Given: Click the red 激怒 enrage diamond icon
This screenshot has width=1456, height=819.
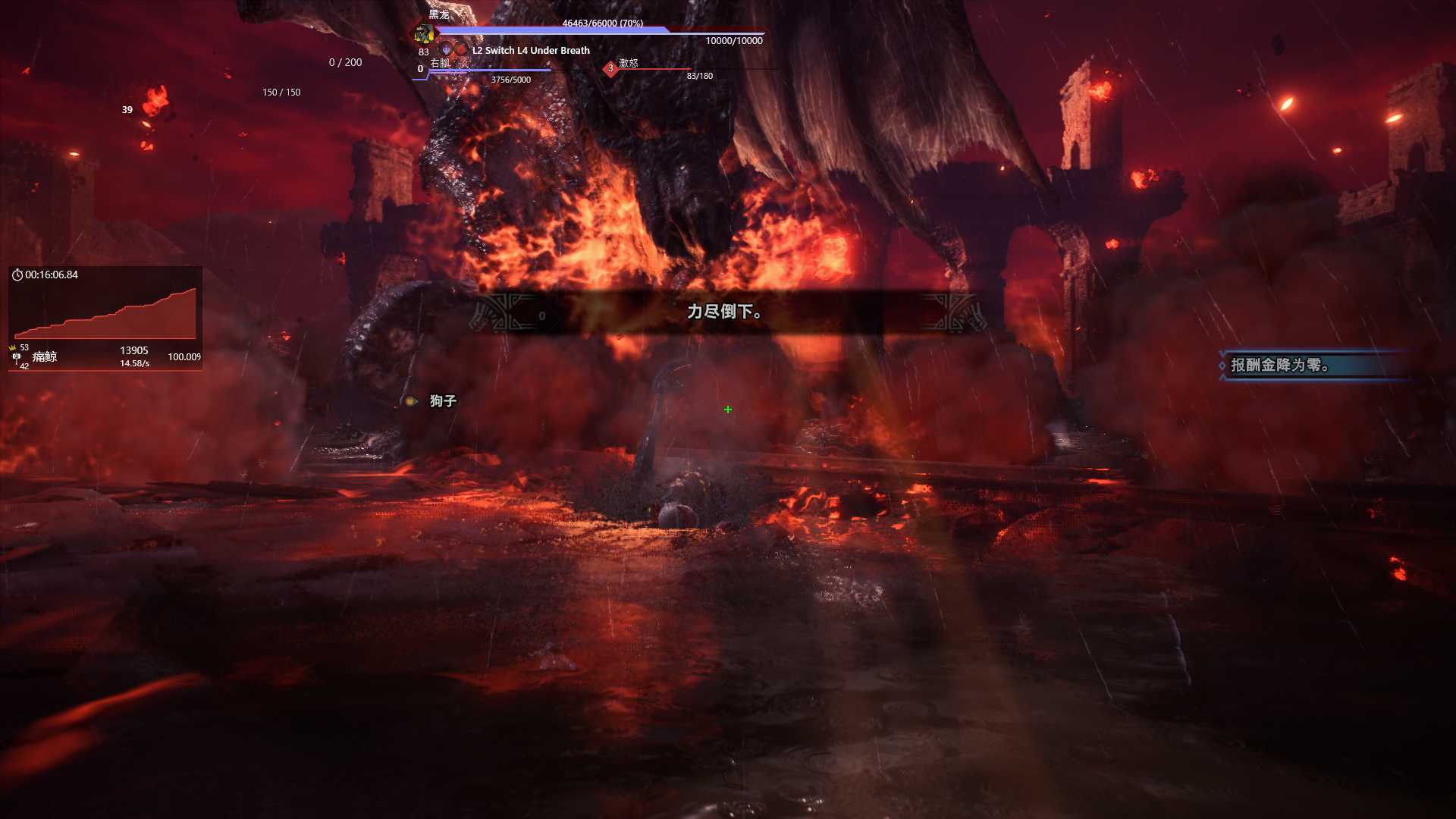Looking at the screenshot, I should tap(610, 69).
